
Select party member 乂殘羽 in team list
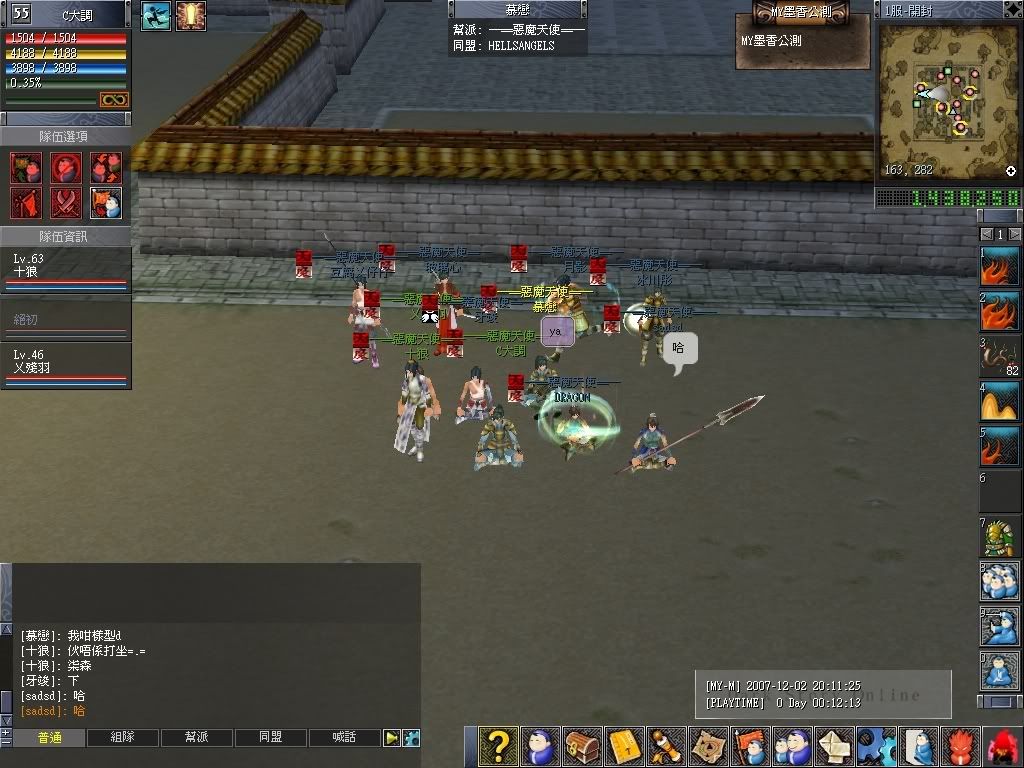(x=65, y=362)
